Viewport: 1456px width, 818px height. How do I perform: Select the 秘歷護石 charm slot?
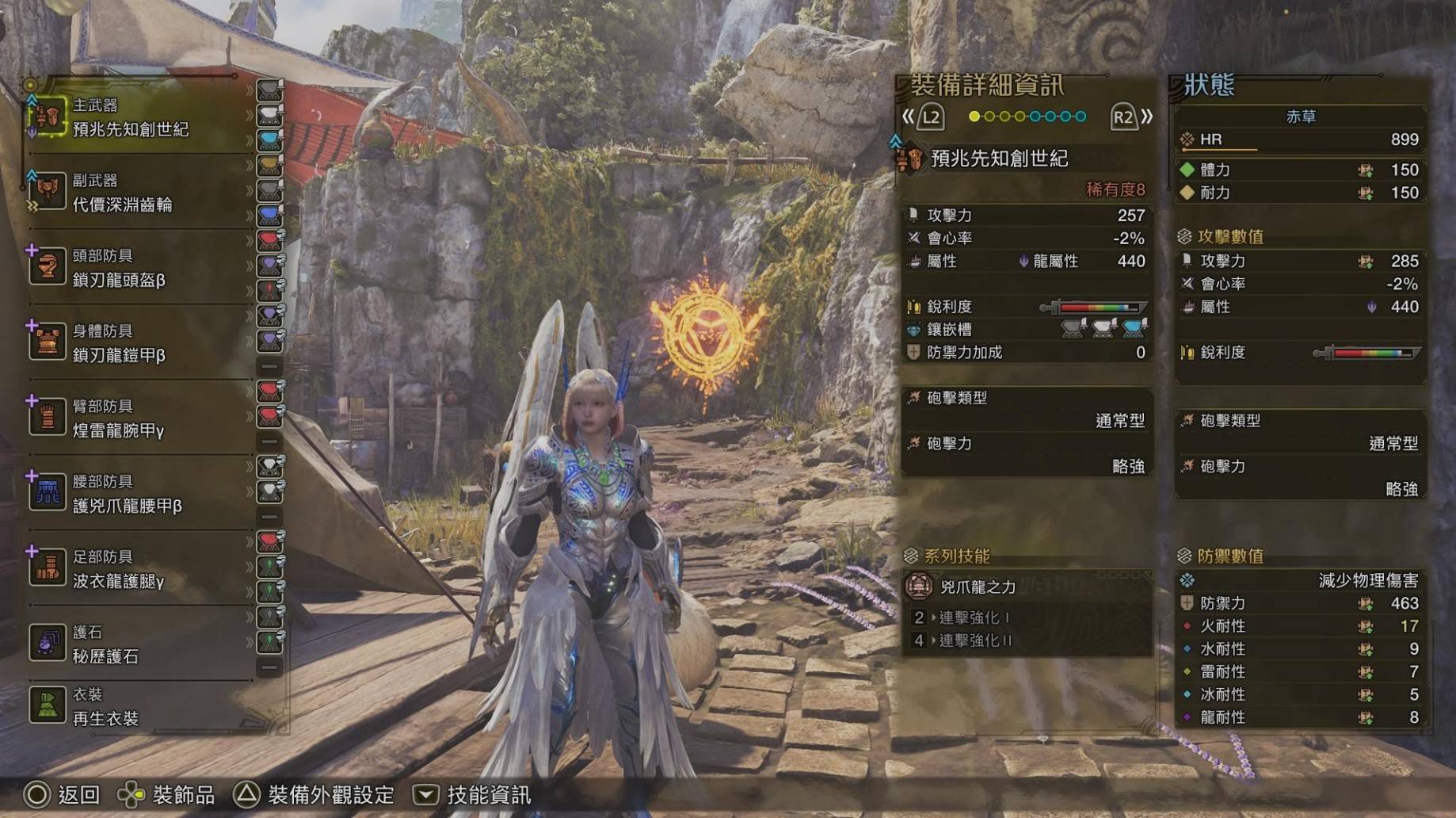click(105, 645)
